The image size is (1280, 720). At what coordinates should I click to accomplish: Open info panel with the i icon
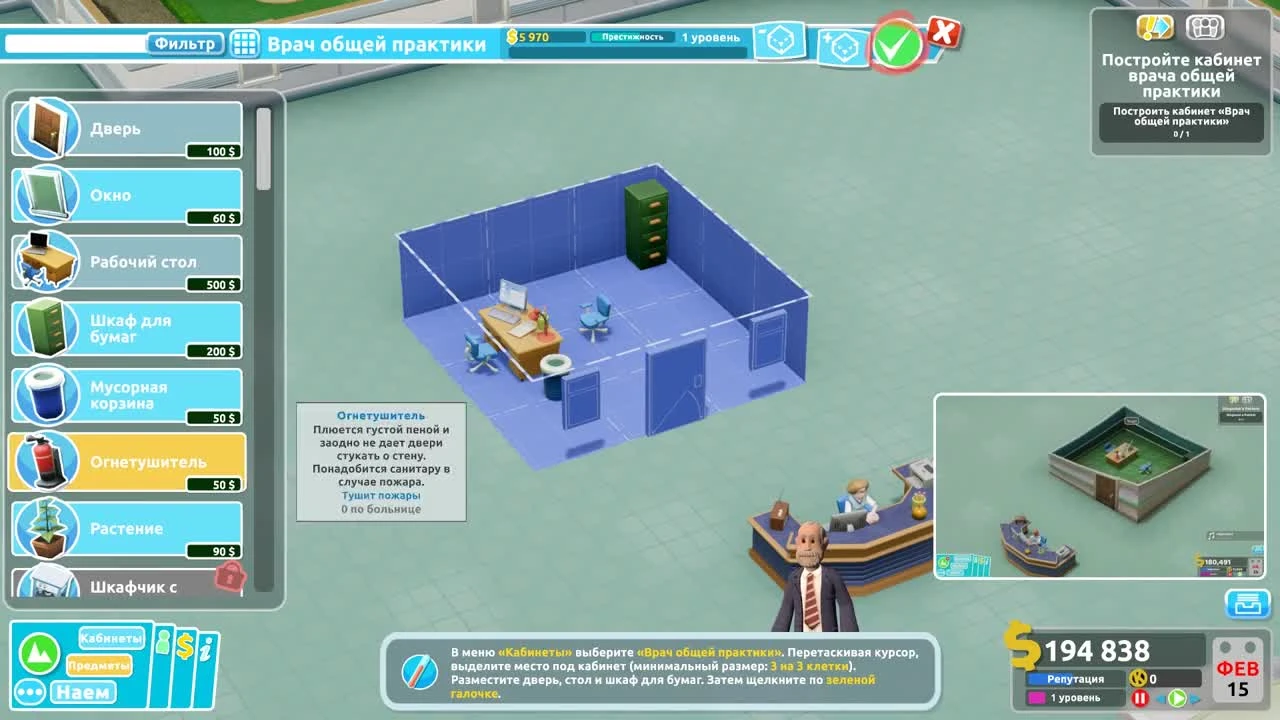coord(205,647)
